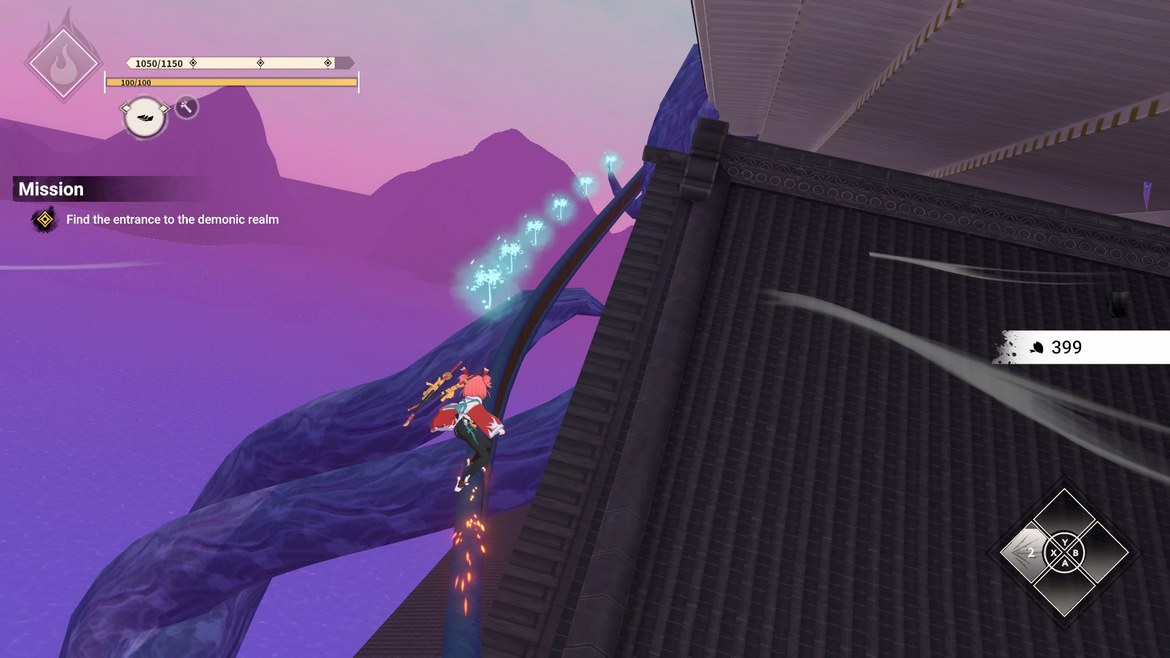The height and width of the screenshot is (658, 1170).
Task: Open the Mission objective tracker
Action: click(50, 189)
